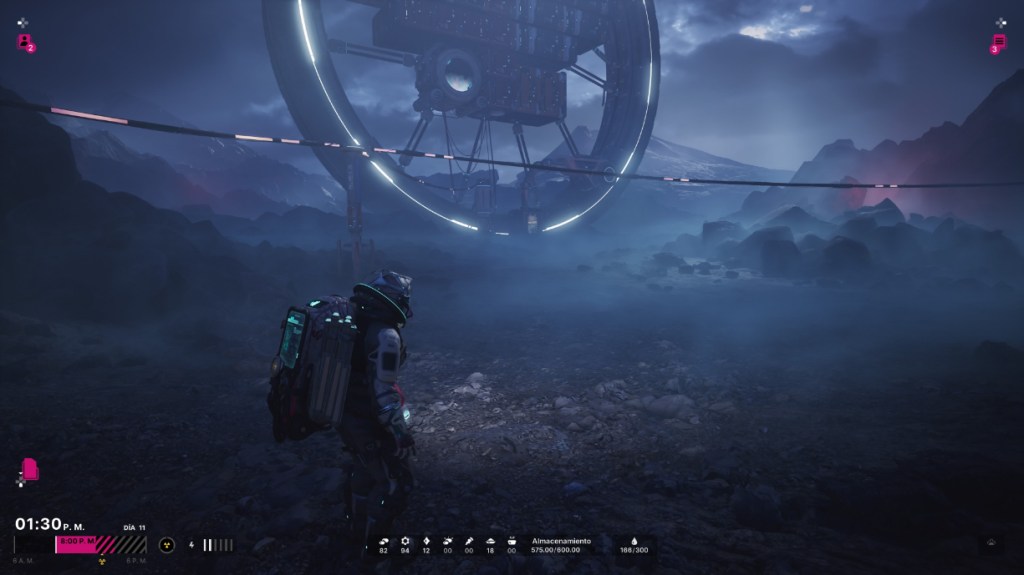The image size is (1024, 575).
Task: Select the gear-shaped resource icon showing 94
Action: [405, 541]
